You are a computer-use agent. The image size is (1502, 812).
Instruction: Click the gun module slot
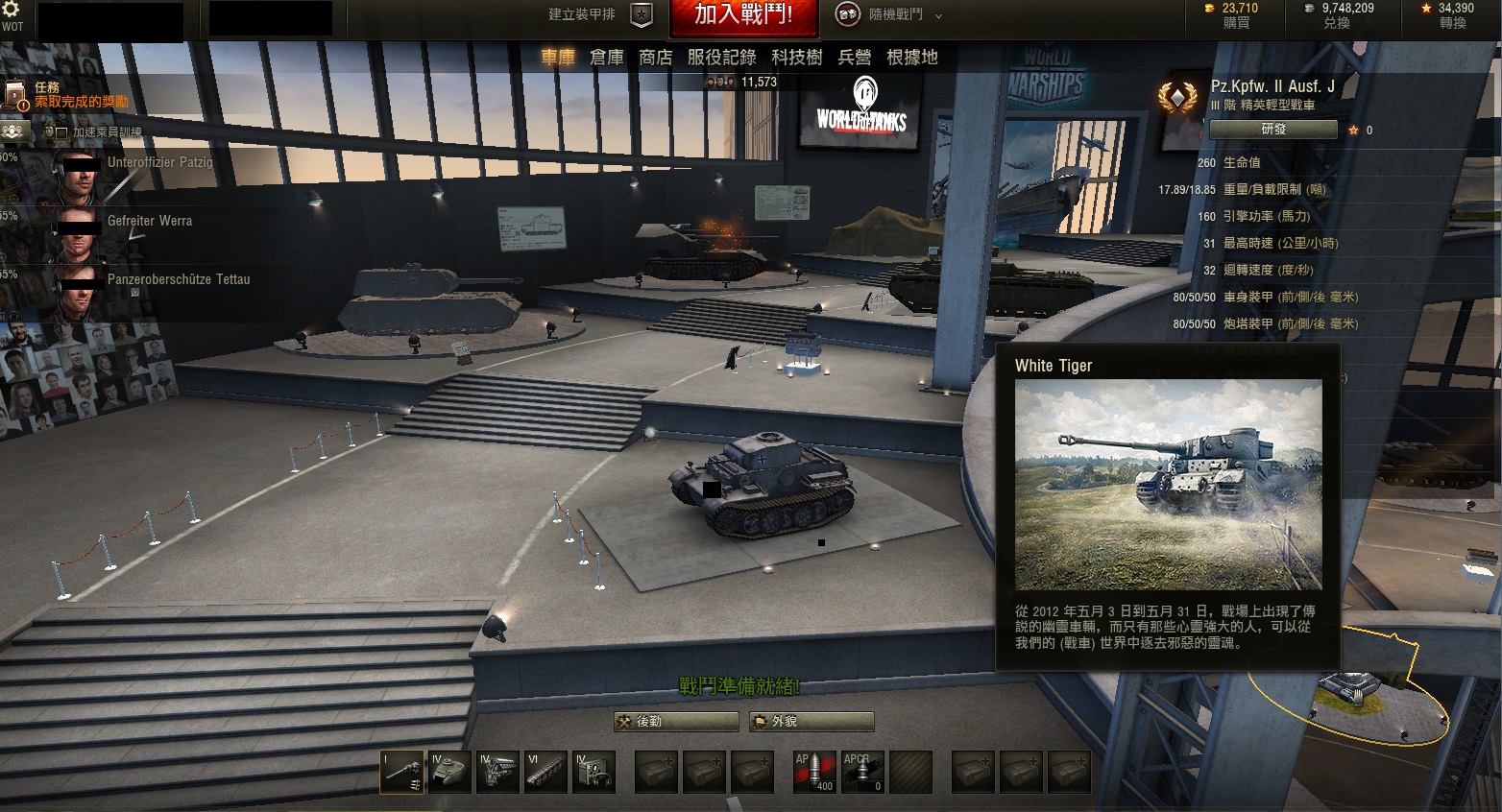pyautogui.click(x=401, y=772)
